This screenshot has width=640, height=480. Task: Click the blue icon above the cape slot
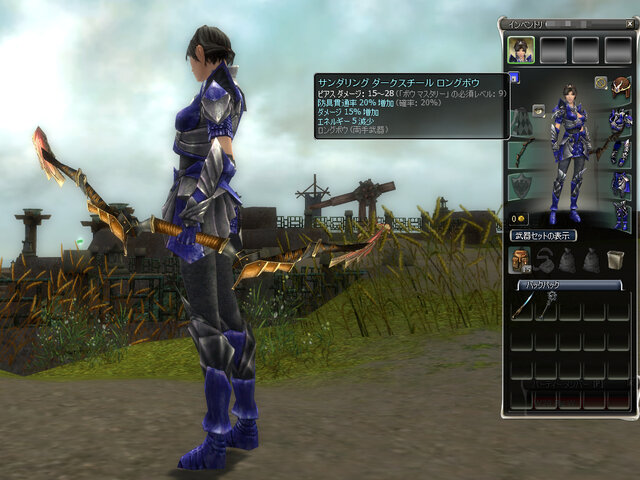513,76
